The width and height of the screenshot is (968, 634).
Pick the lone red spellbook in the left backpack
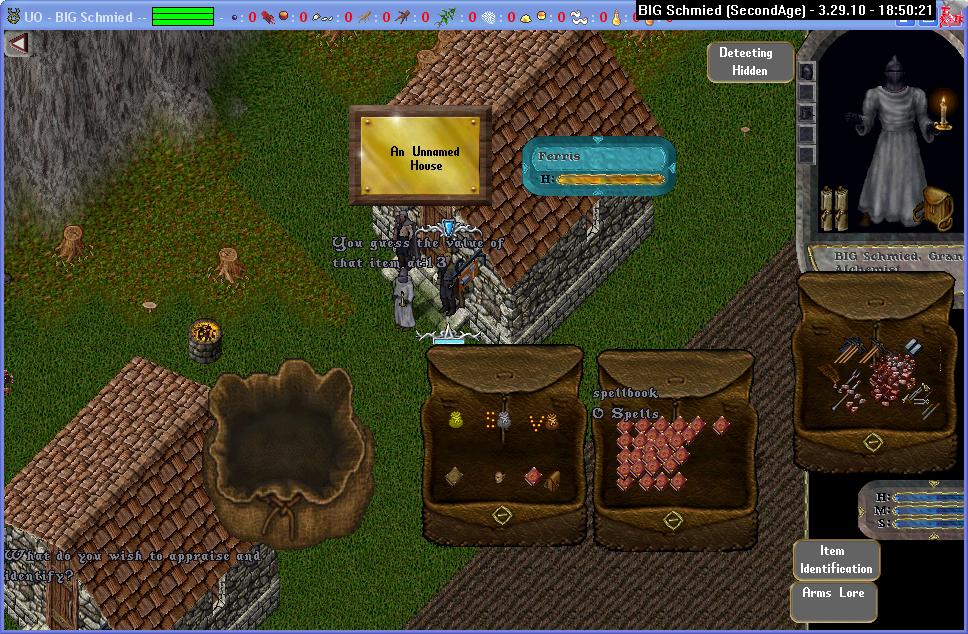click(533, 476)
